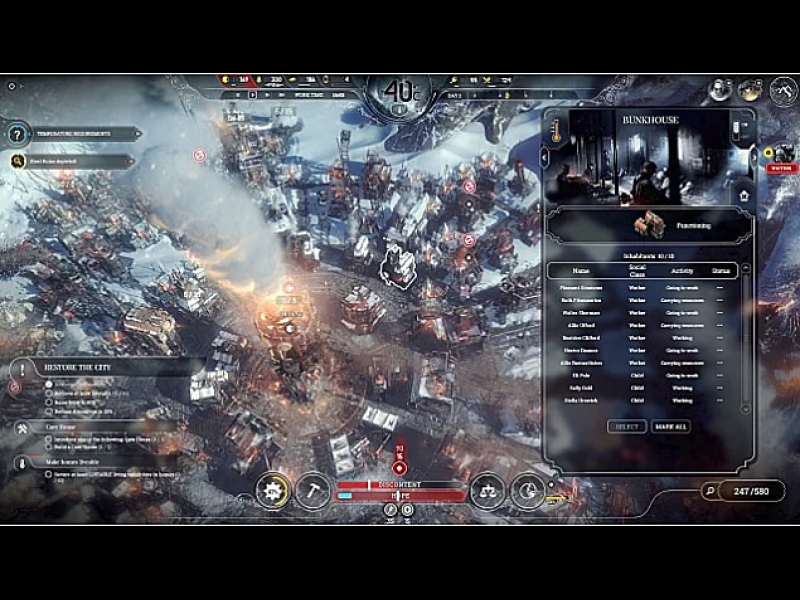Open the Temperature Requirements notification
The image size is (800, 600).
70,133
